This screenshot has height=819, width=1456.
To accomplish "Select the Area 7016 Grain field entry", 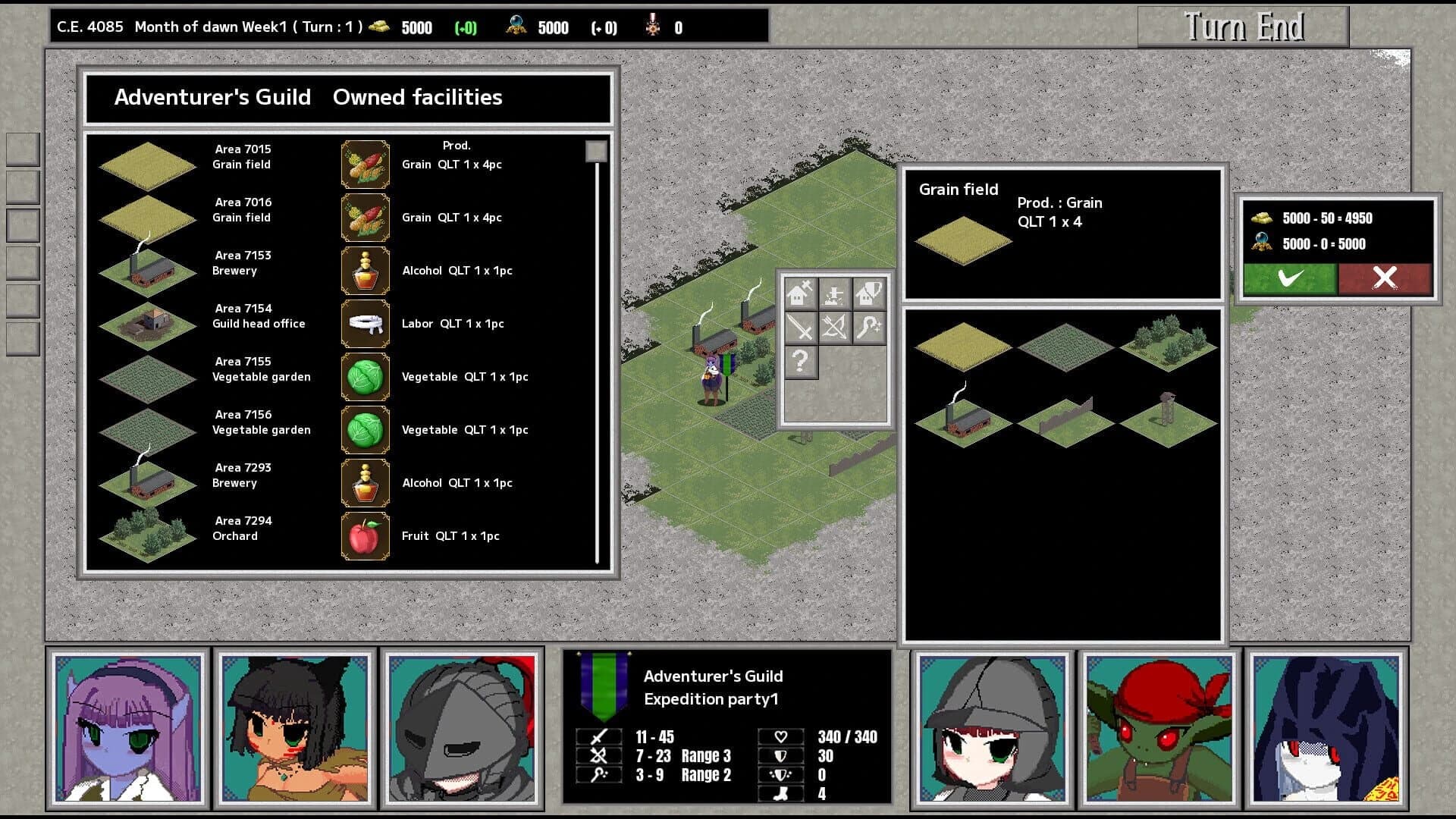I will point(241,210).
